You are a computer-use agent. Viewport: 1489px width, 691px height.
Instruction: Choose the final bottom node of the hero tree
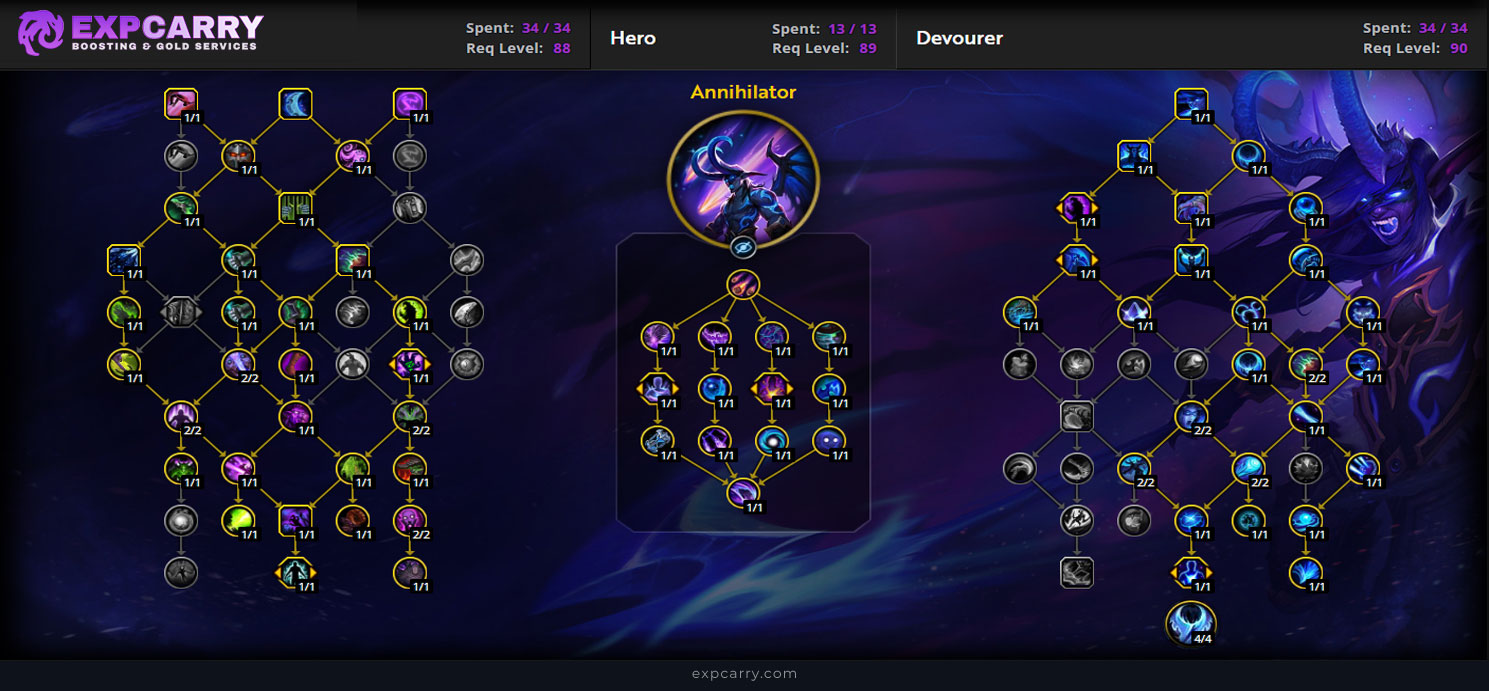(743, 492)
